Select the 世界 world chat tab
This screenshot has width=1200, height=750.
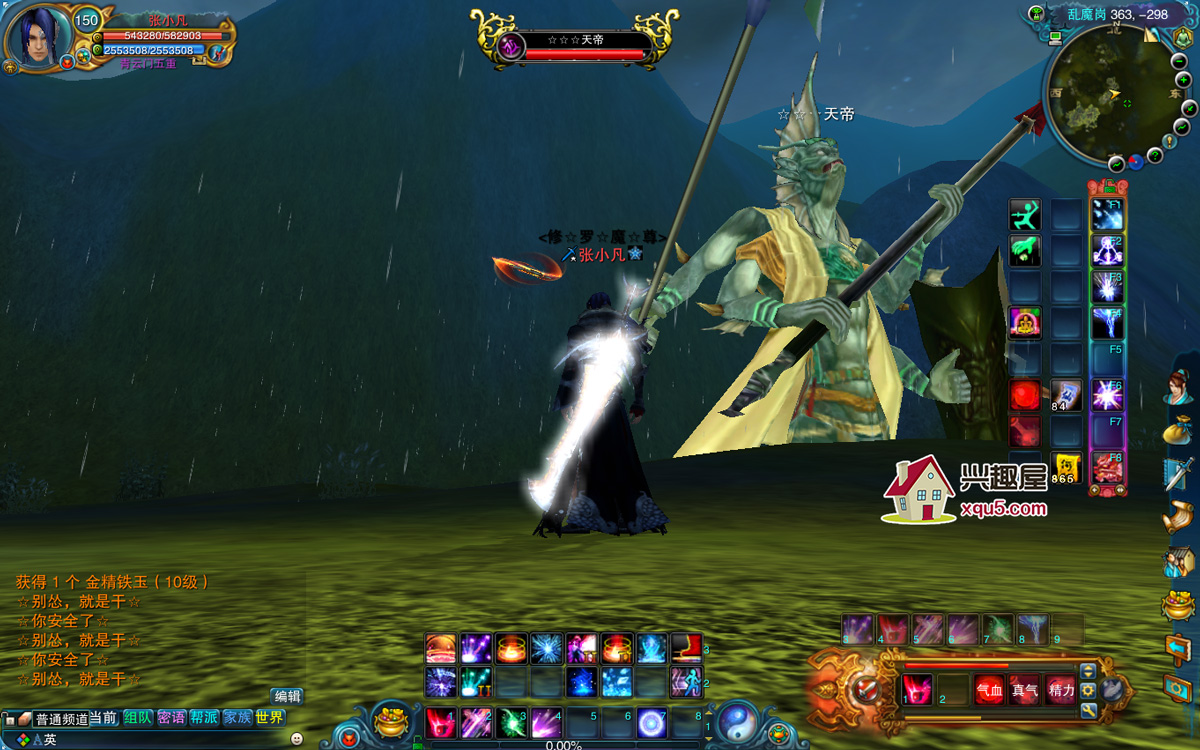269,717
